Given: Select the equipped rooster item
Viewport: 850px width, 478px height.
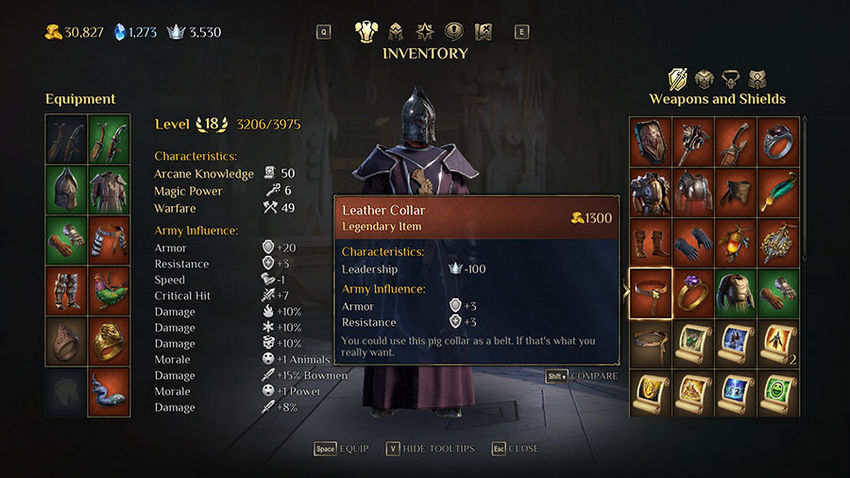Looking at the screenshot, I should point(109,291).
